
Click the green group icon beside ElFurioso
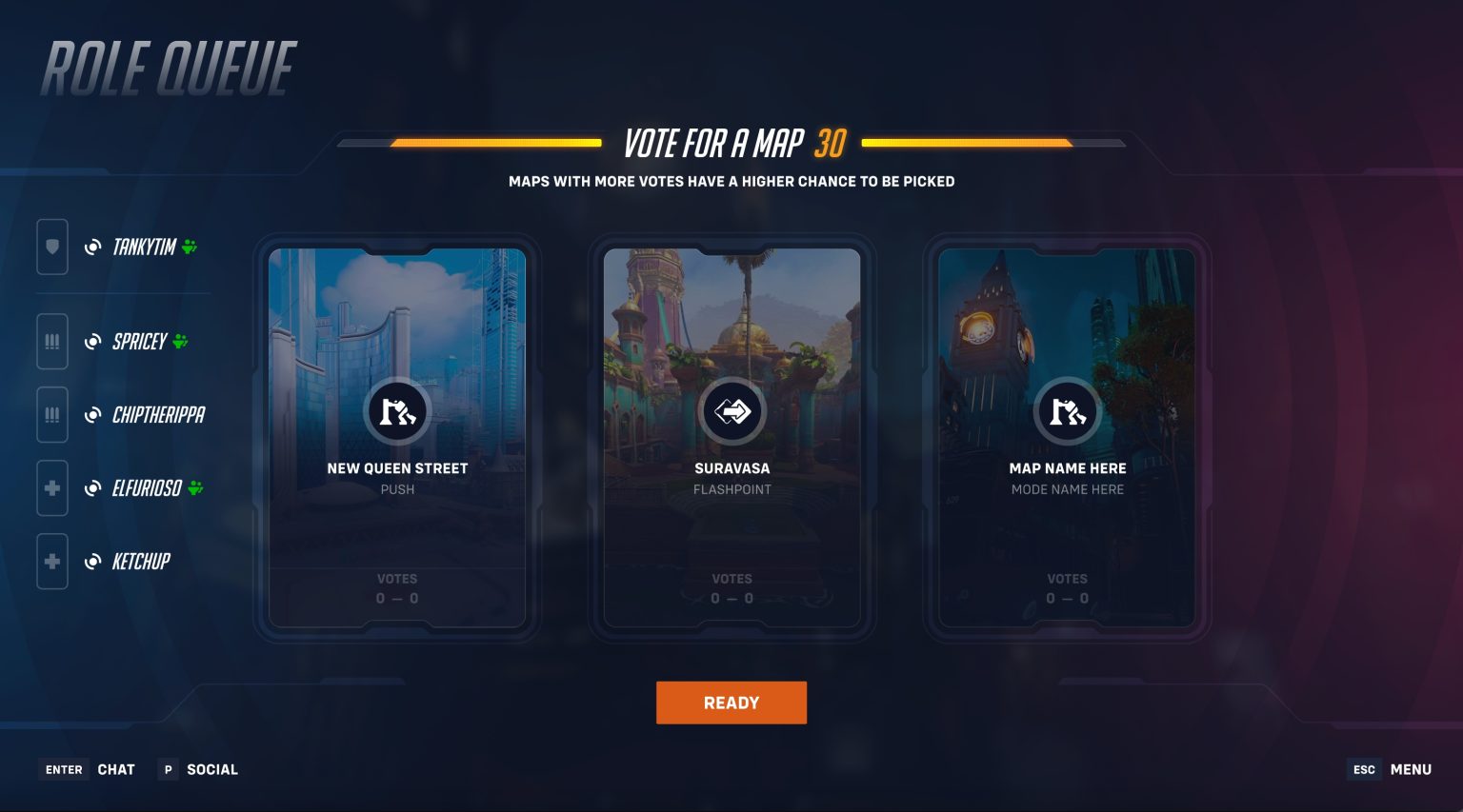(195, 487)
